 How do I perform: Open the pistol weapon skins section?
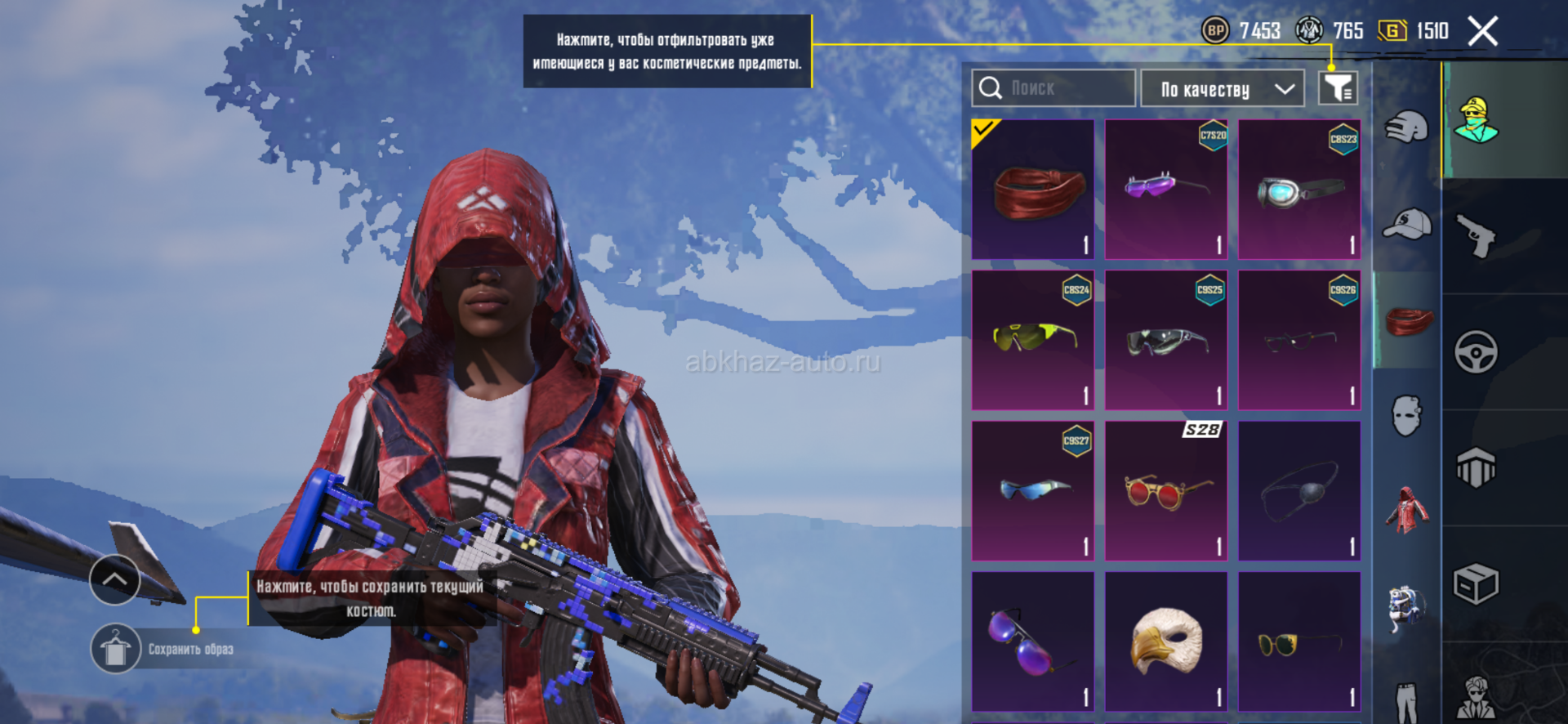(1477, 236)
